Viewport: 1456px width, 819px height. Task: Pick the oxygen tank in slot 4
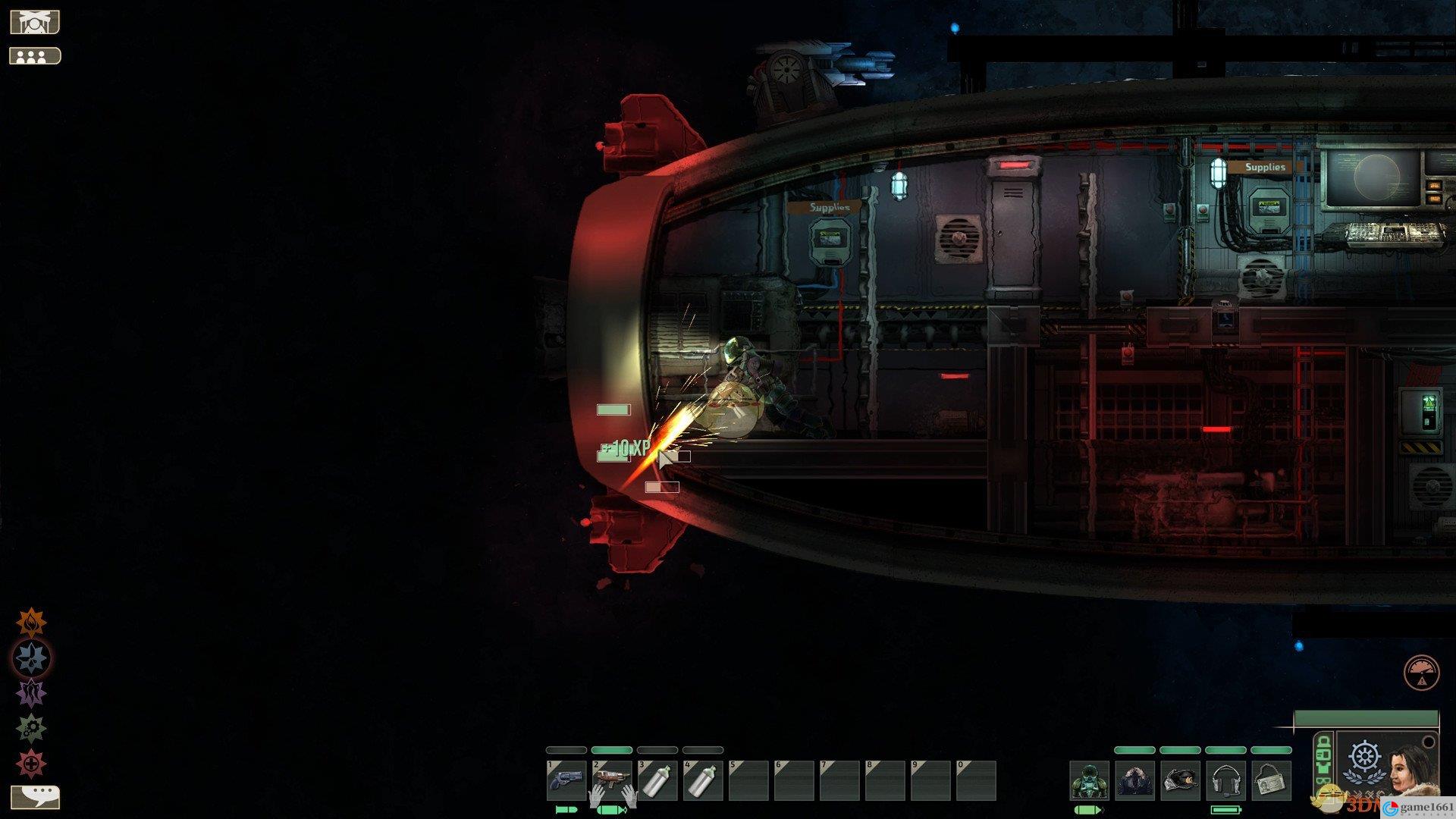click(x=702, y=781)
